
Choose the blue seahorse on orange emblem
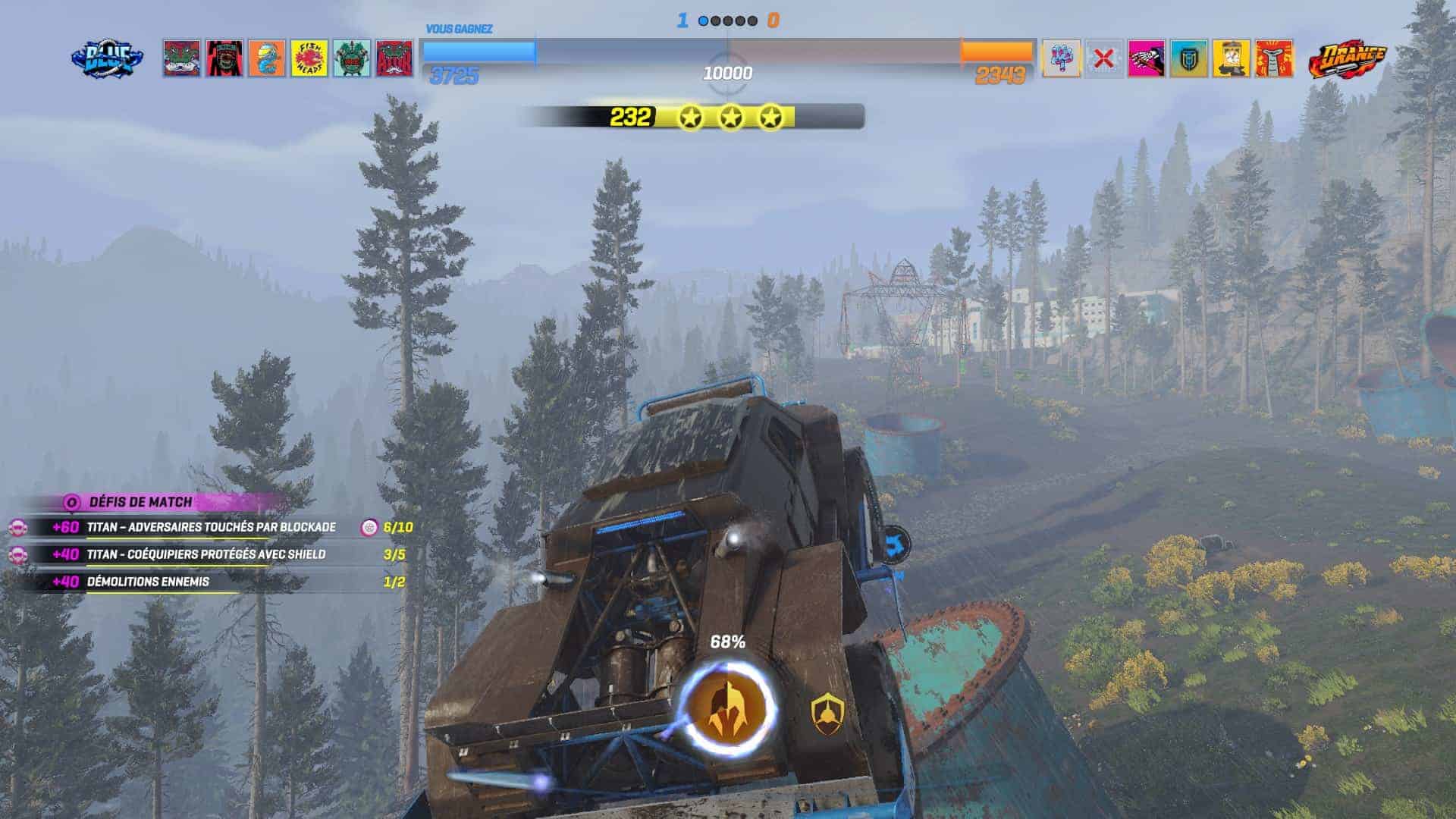[266, 58]
